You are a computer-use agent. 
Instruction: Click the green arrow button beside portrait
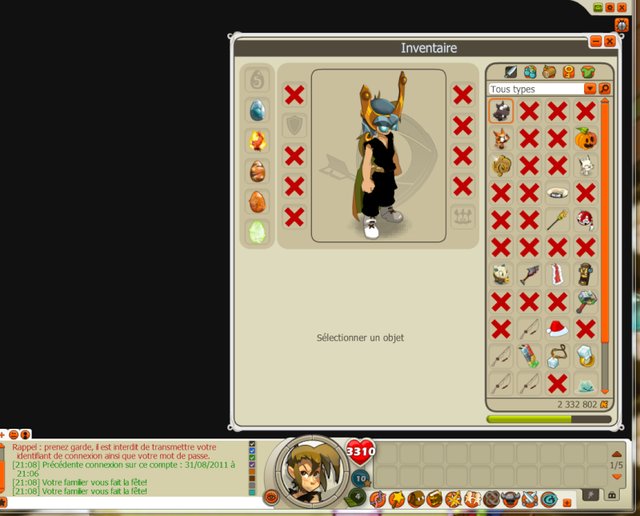pyautogui.click(x=359, y=497)
